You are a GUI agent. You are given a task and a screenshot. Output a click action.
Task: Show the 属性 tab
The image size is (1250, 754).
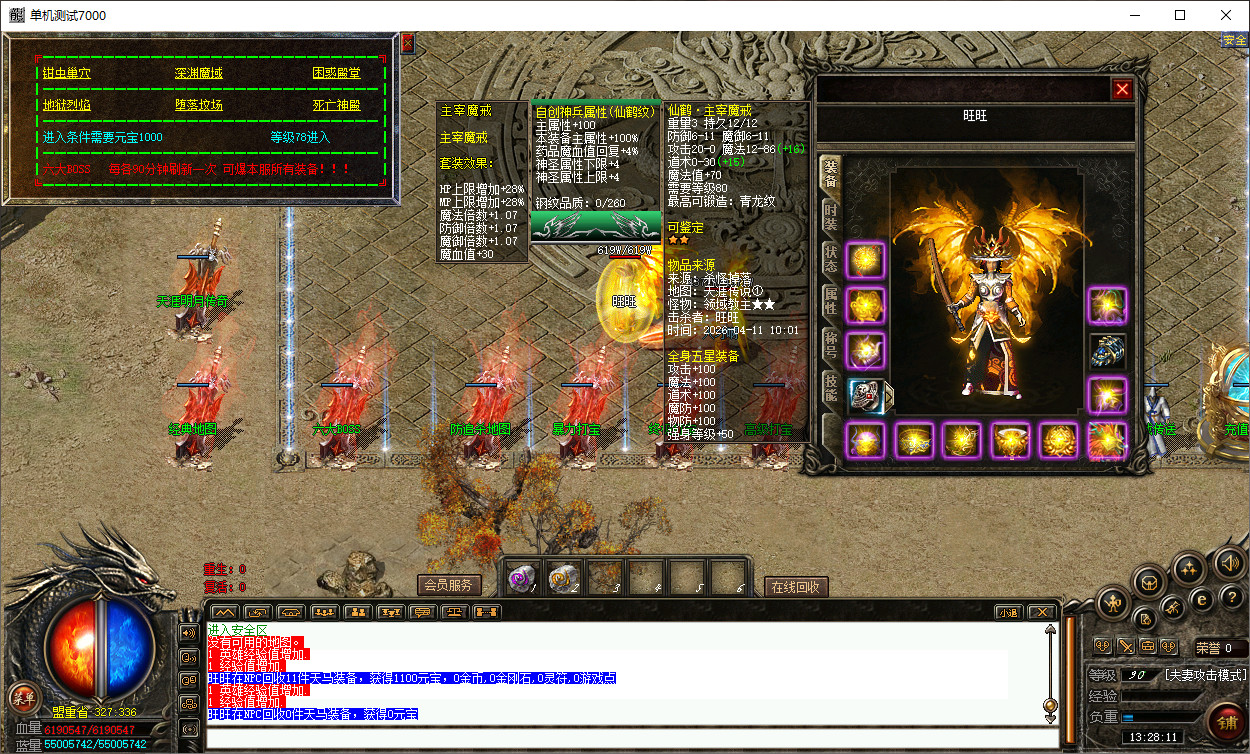(830, 300)
